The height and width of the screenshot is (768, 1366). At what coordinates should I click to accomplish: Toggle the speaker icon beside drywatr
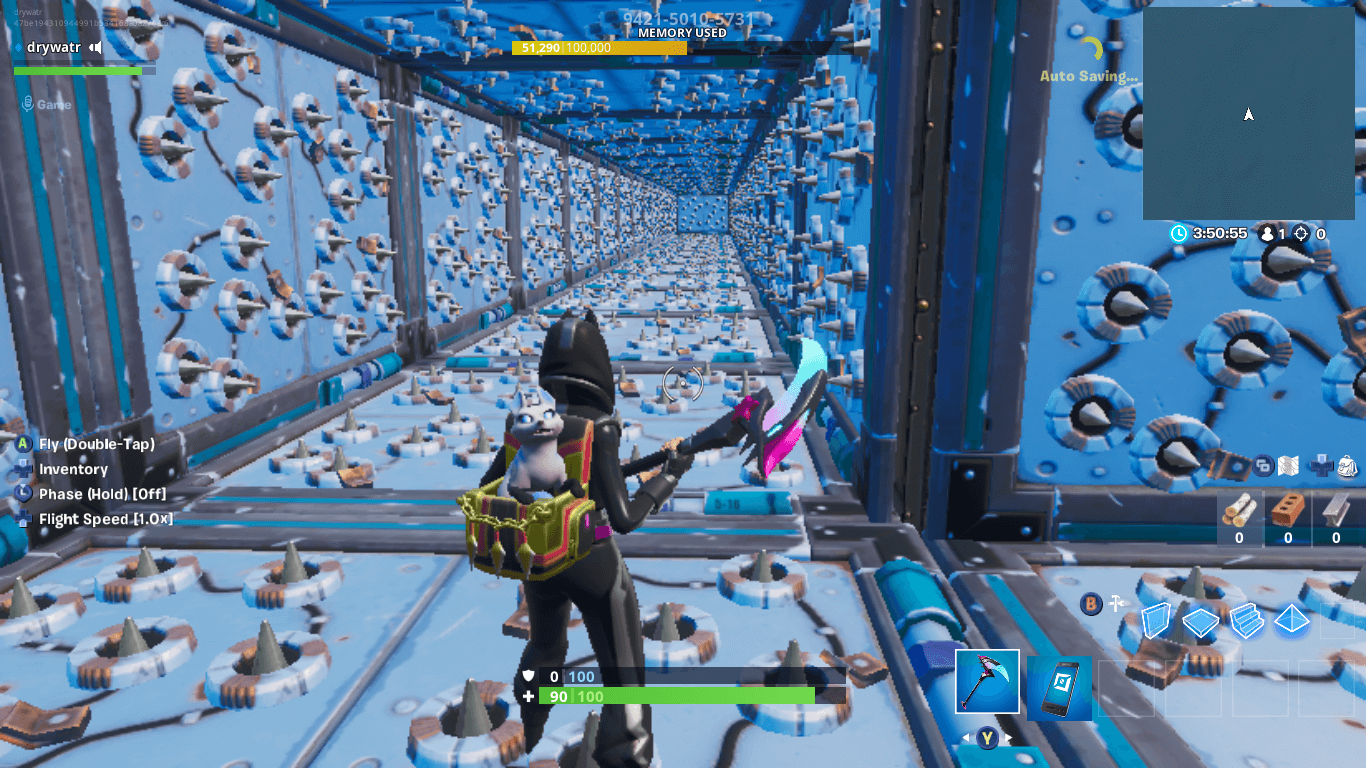(x=96, y=47)
